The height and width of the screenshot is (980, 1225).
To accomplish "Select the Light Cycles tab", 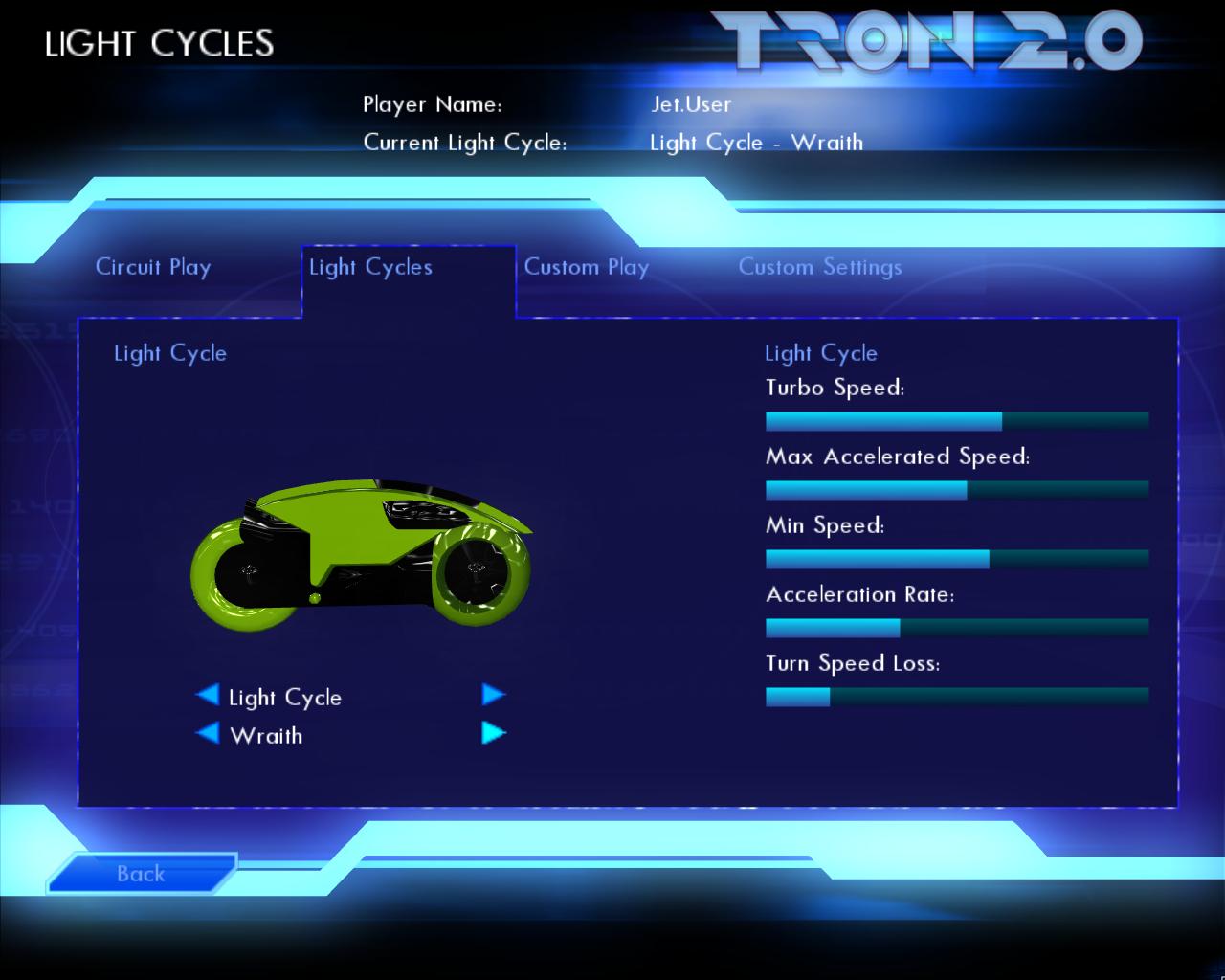I will pyautogui.click(x=369, y=268).
